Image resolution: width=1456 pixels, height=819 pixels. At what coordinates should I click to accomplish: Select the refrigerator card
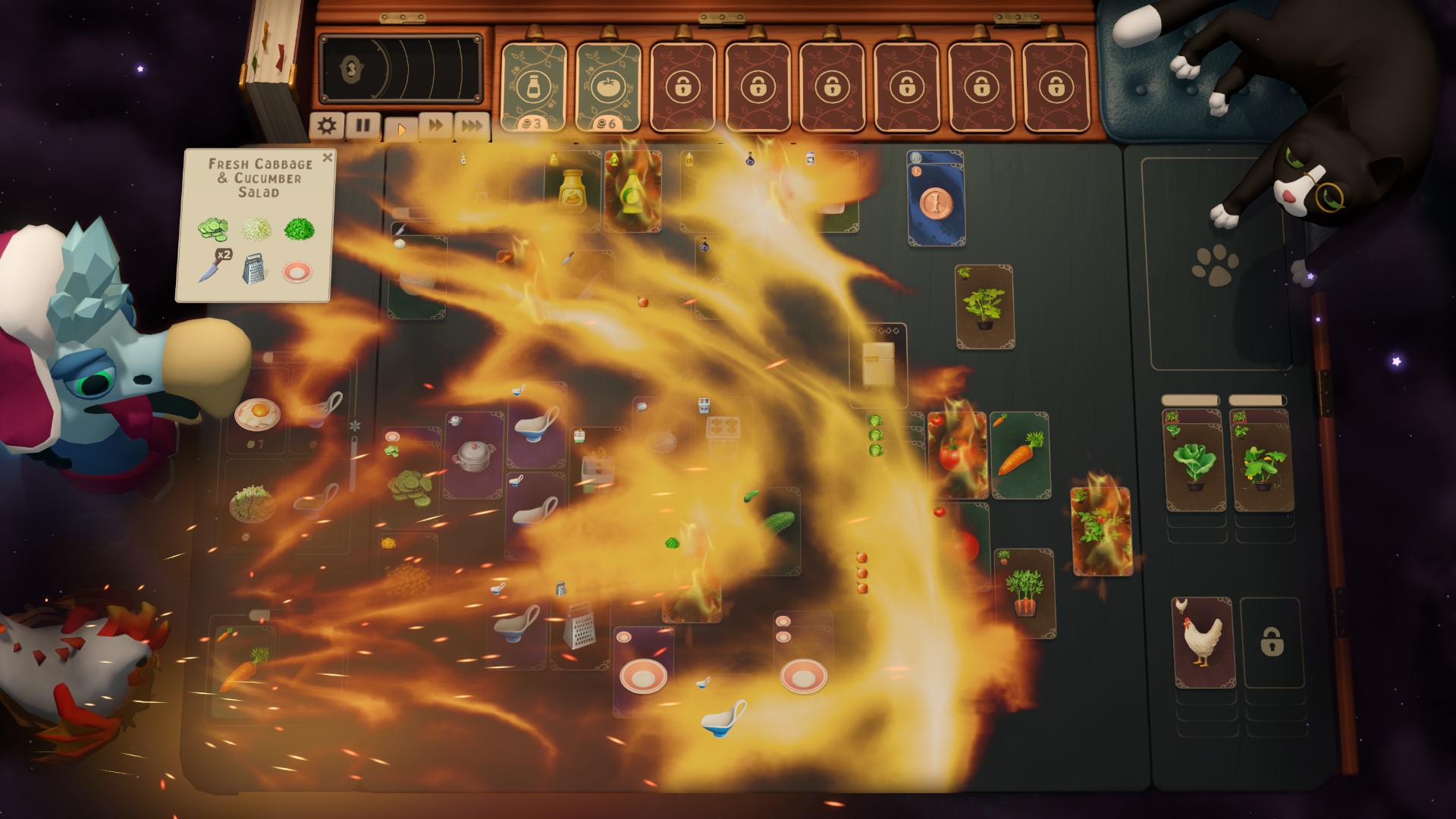pyautogui.click(x=880, y=366)
